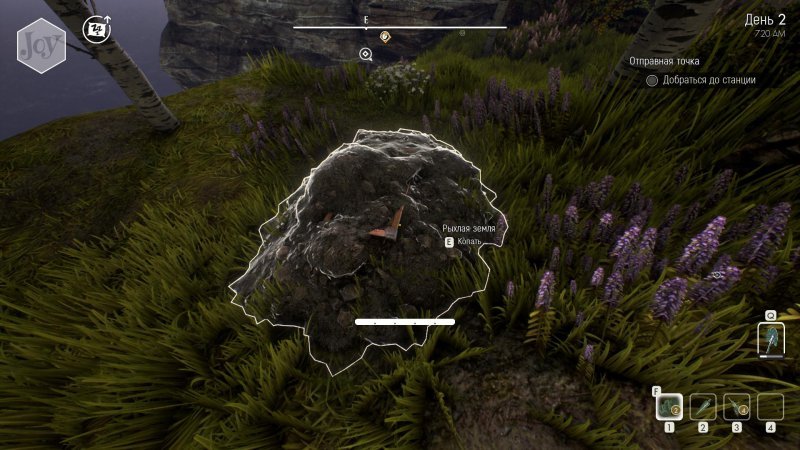This screenshot has width=800, height=450.
Task: Open the sleep pillow status icon
Action: tap(96, 30)
